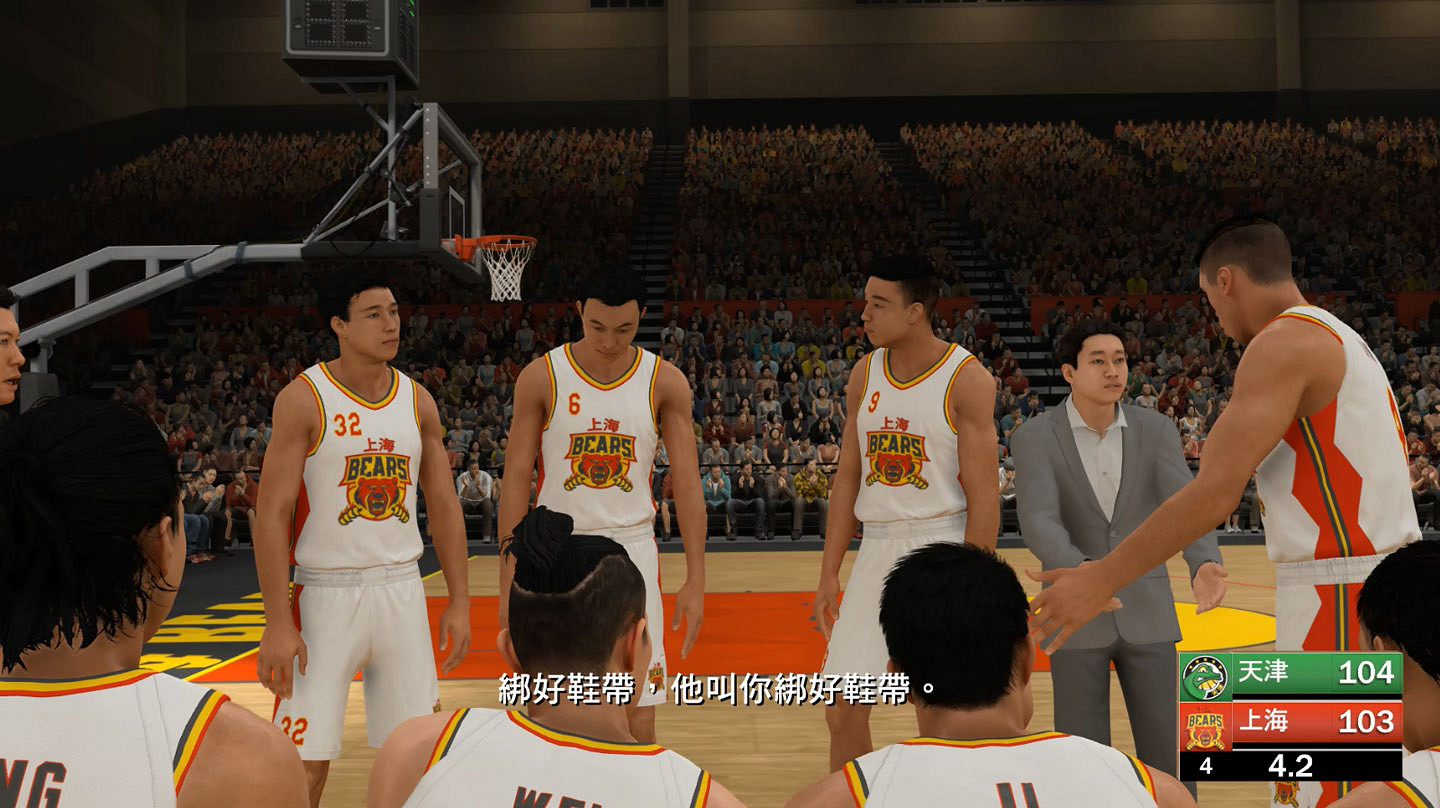Click the quarter indicator showing 4
Image resolution: width=1440 pixels, height=808 pixels.
pyautogui.click(x=1207, y=765)
